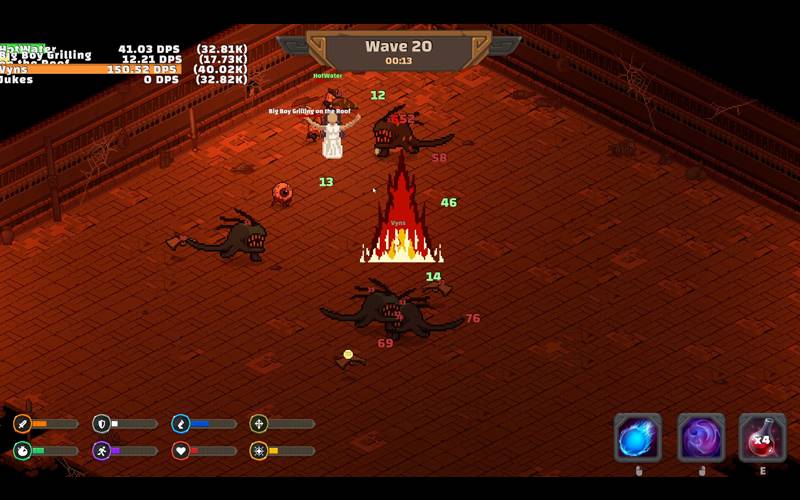This screenshot has width=800, height=500.
Task: Use the red health potion slot
Action: click(762, 438)
